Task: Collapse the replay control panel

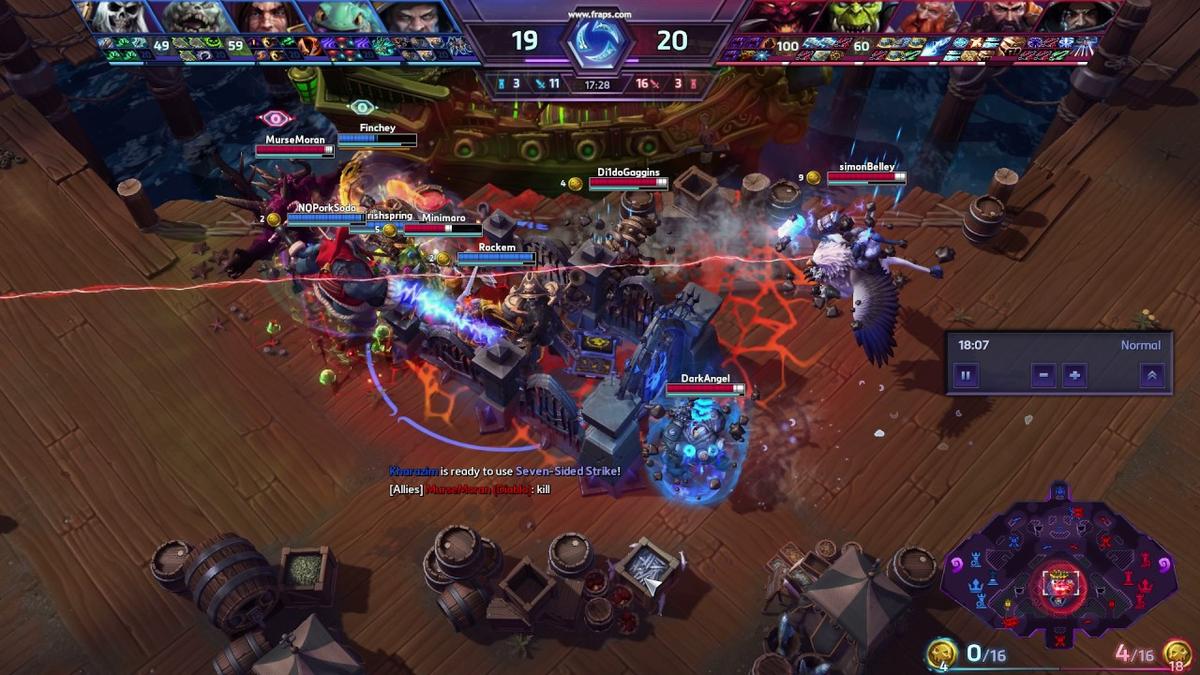Action: tap(1151, 376)
